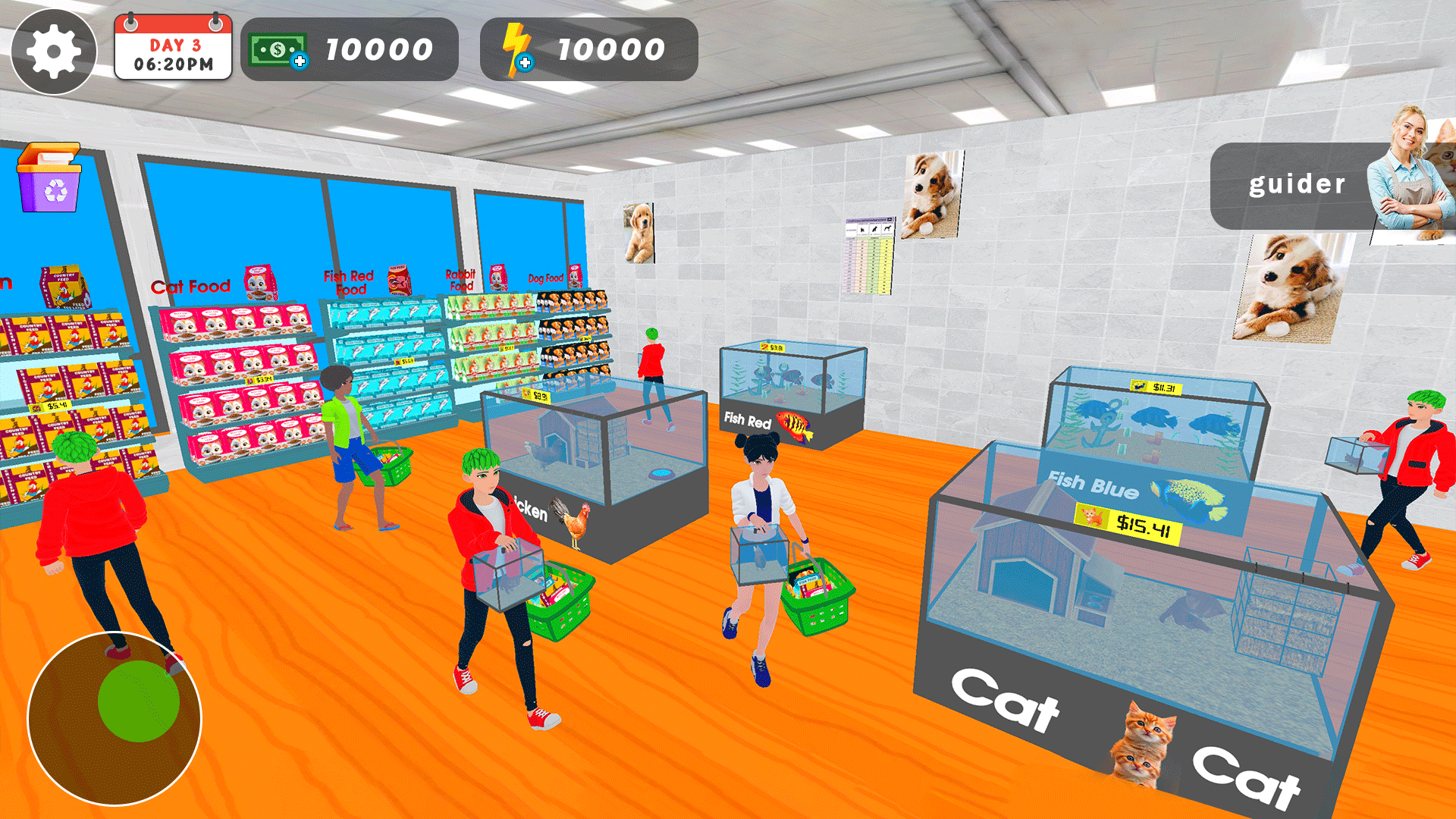This screenshot has height=819, width=1456.
Task: Open the settings gear menu
Action: [x=53, y=52]
